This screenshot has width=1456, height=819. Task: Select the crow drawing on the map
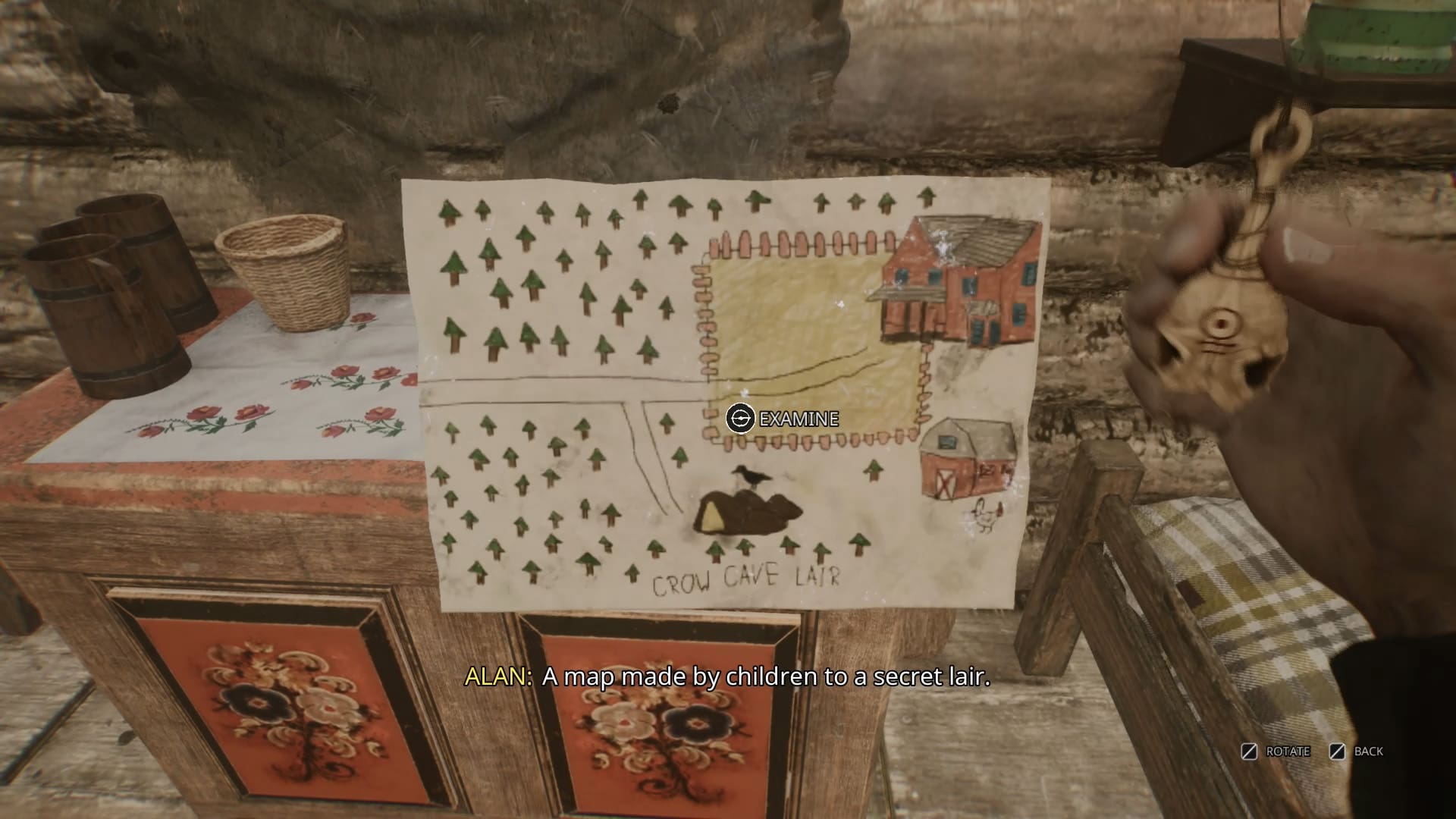click(752, 475)
